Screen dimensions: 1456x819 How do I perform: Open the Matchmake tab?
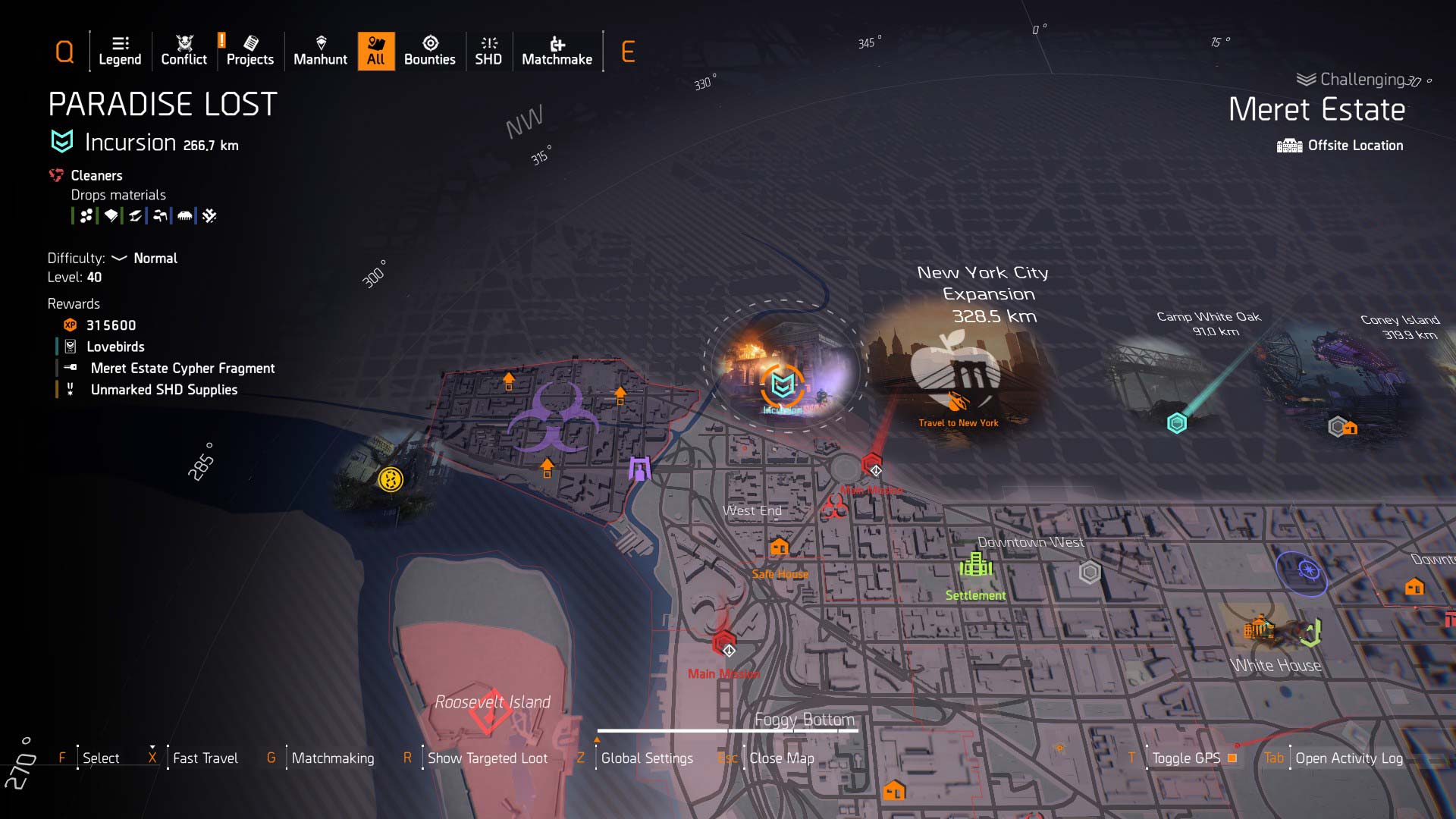pyautogui.click(x=557, y=51)
